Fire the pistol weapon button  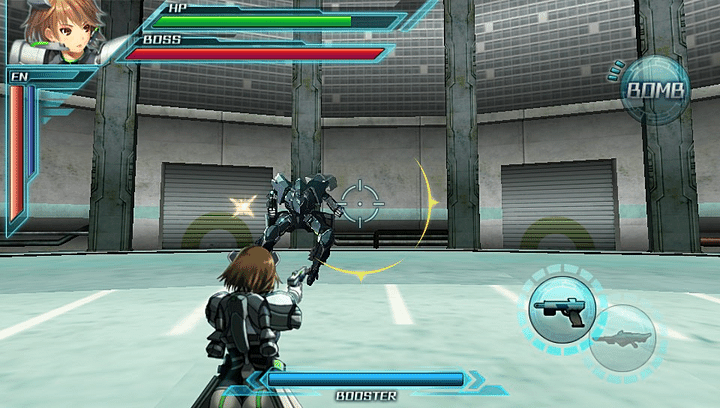[x=564, y=309]
